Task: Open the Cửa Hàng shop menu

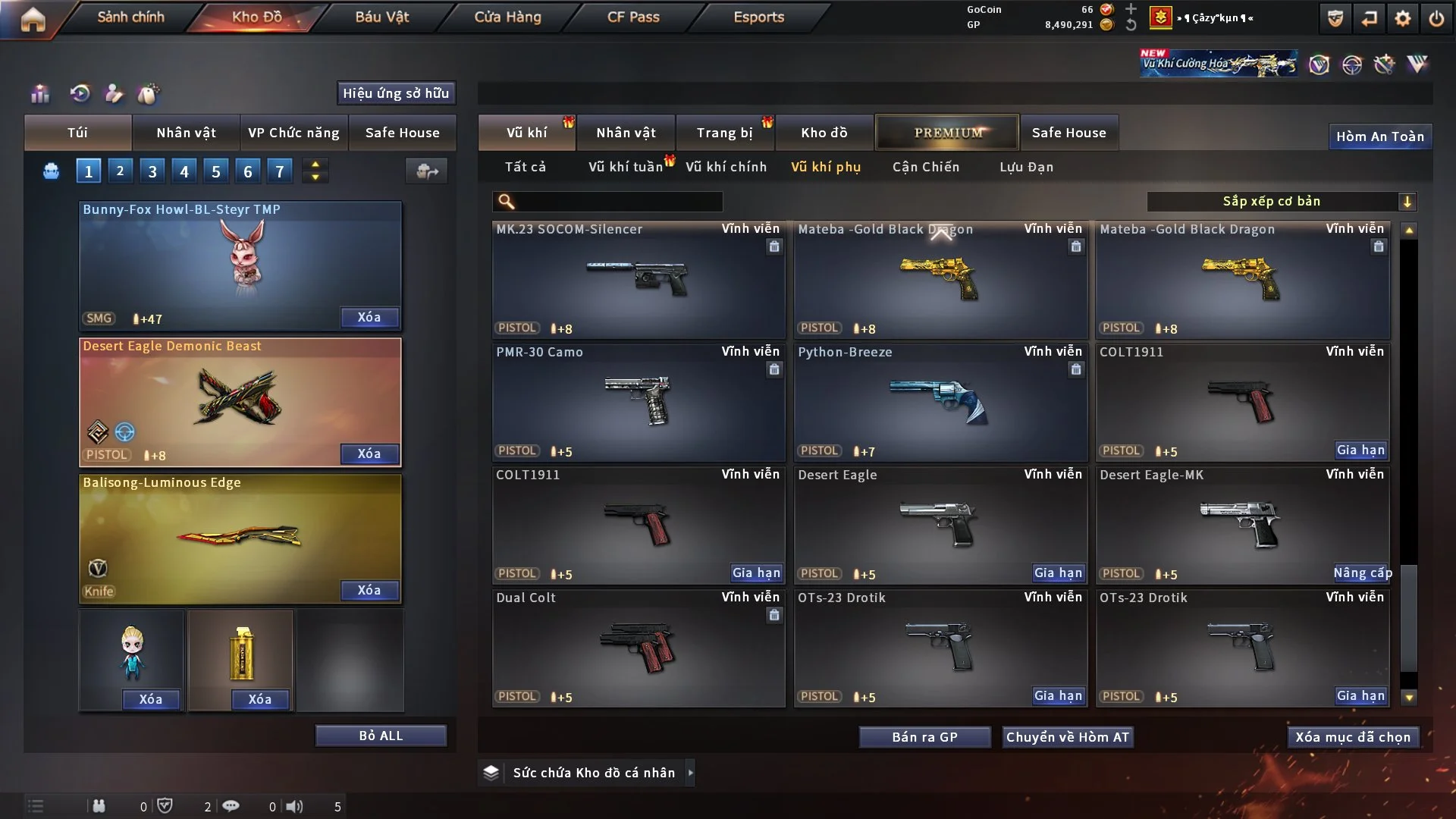Action: 507,17
